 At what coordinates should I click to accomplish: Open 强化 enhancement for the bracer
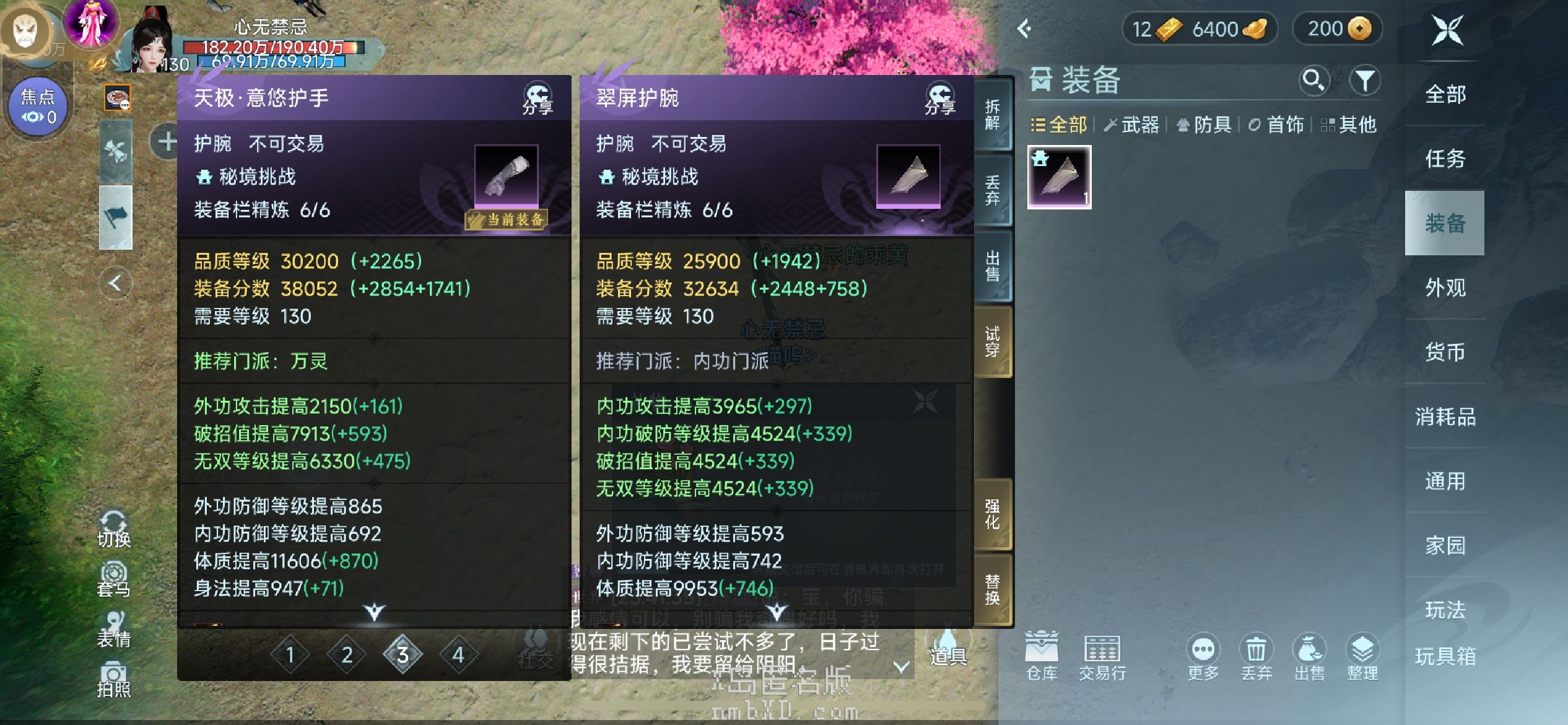(x=992, y=514)
